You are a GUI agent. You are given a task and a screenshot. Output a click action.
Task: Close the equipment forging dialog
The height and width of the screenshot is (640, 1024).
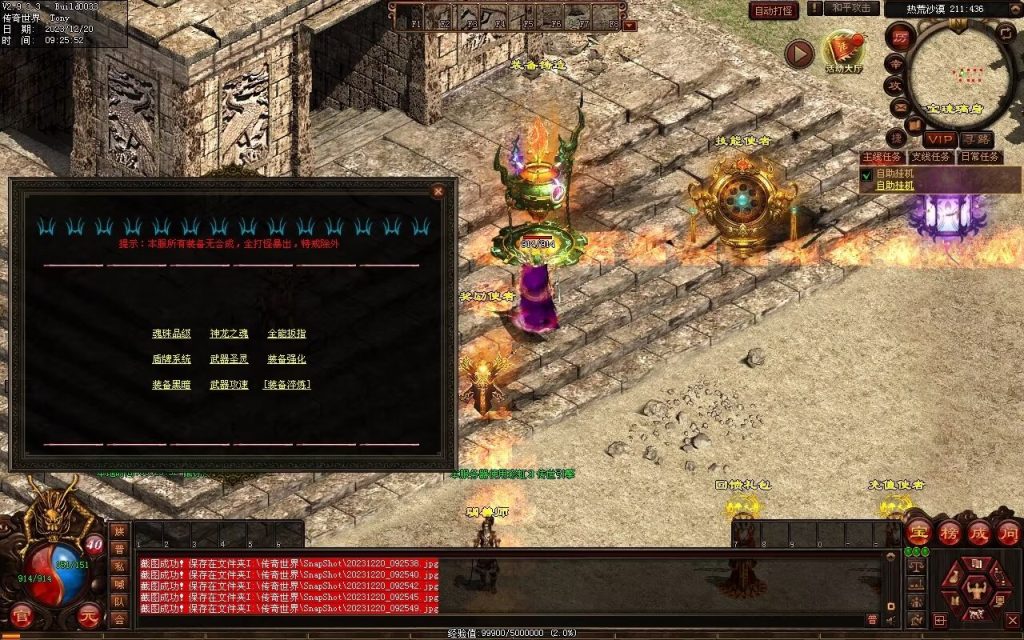coord(437,191)
